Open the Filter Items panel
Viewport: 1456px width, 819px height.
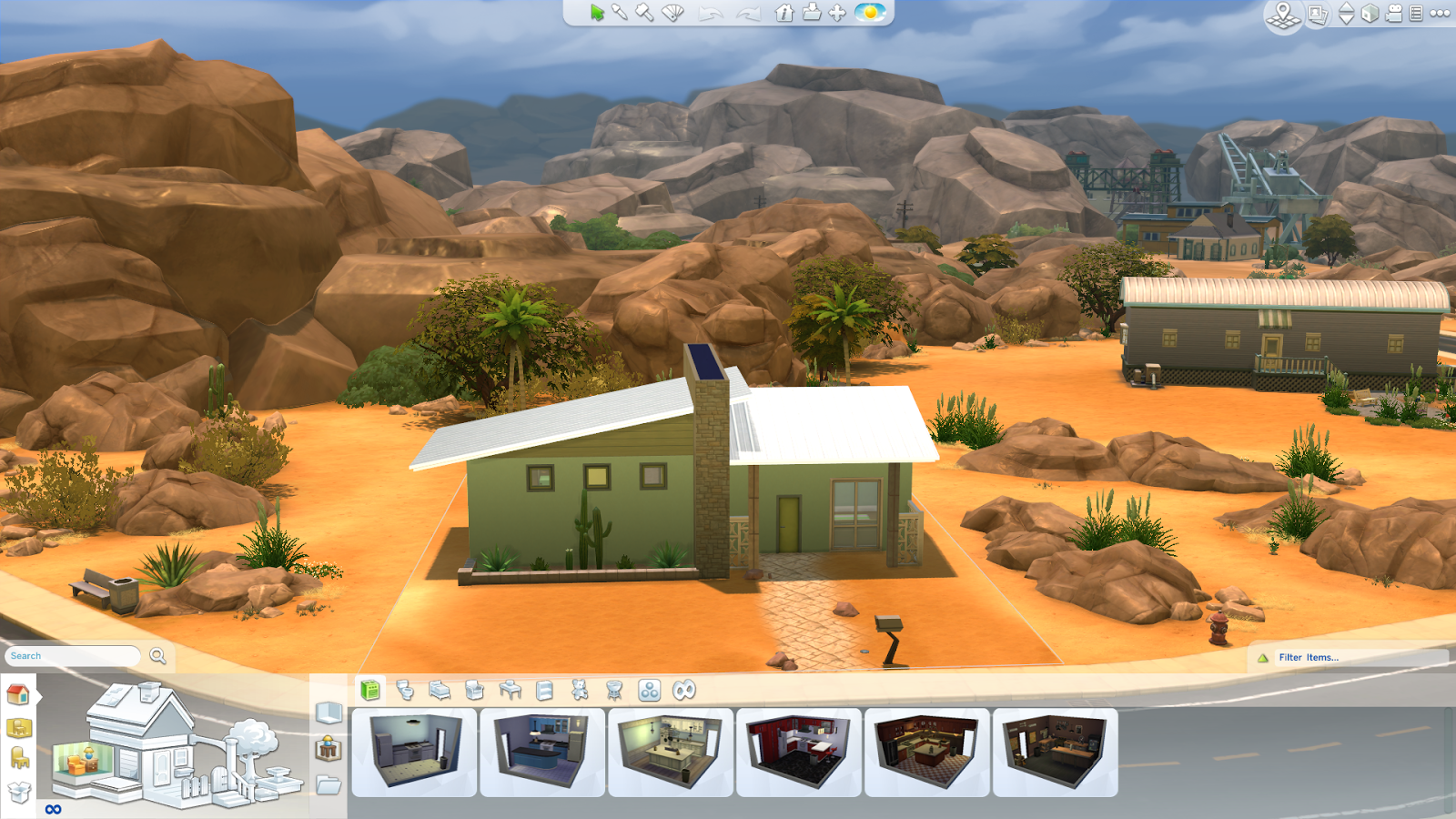pos(1308,657)
